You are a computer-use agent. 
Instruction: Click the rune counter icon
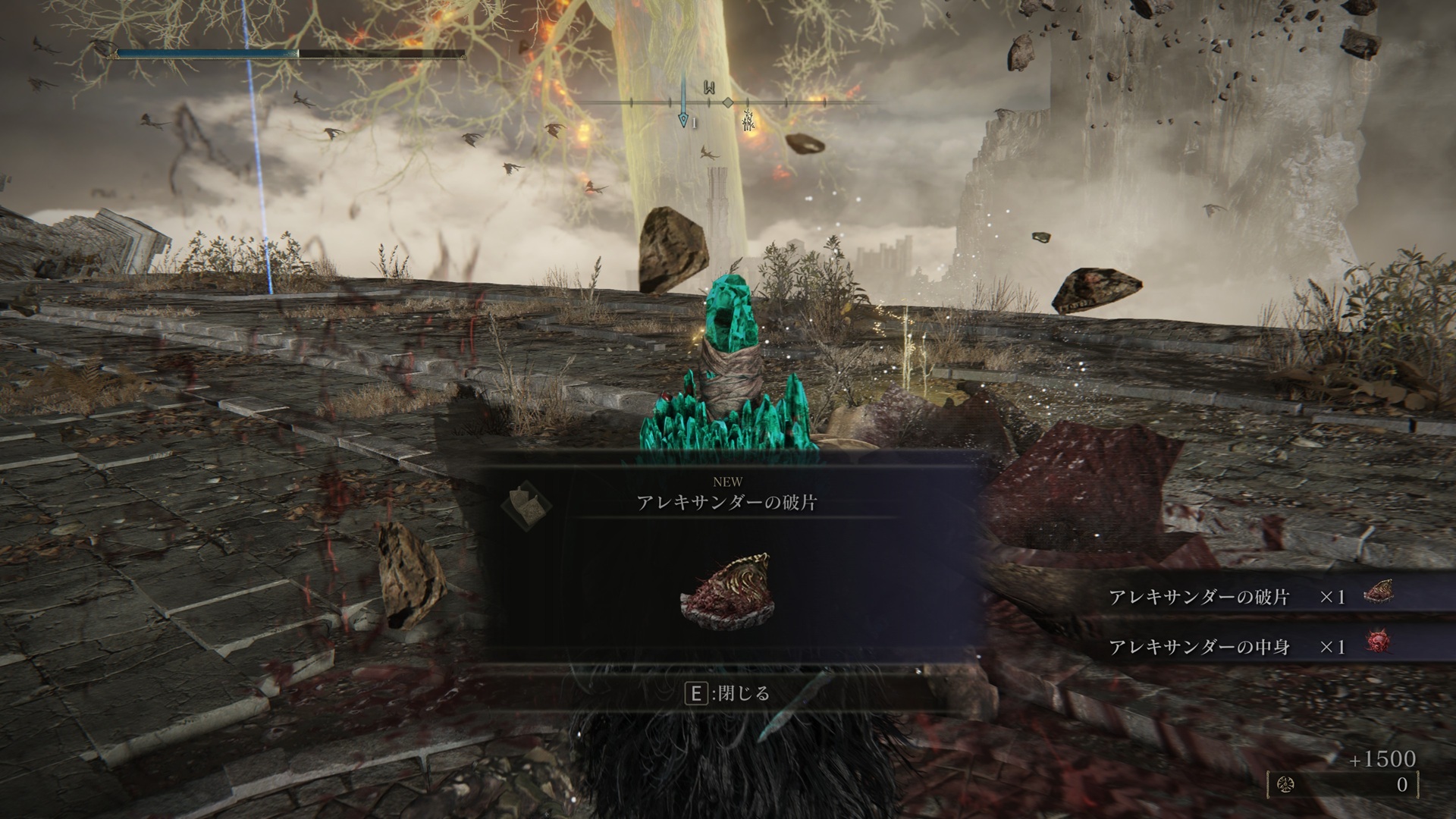tap(1286, 784)
